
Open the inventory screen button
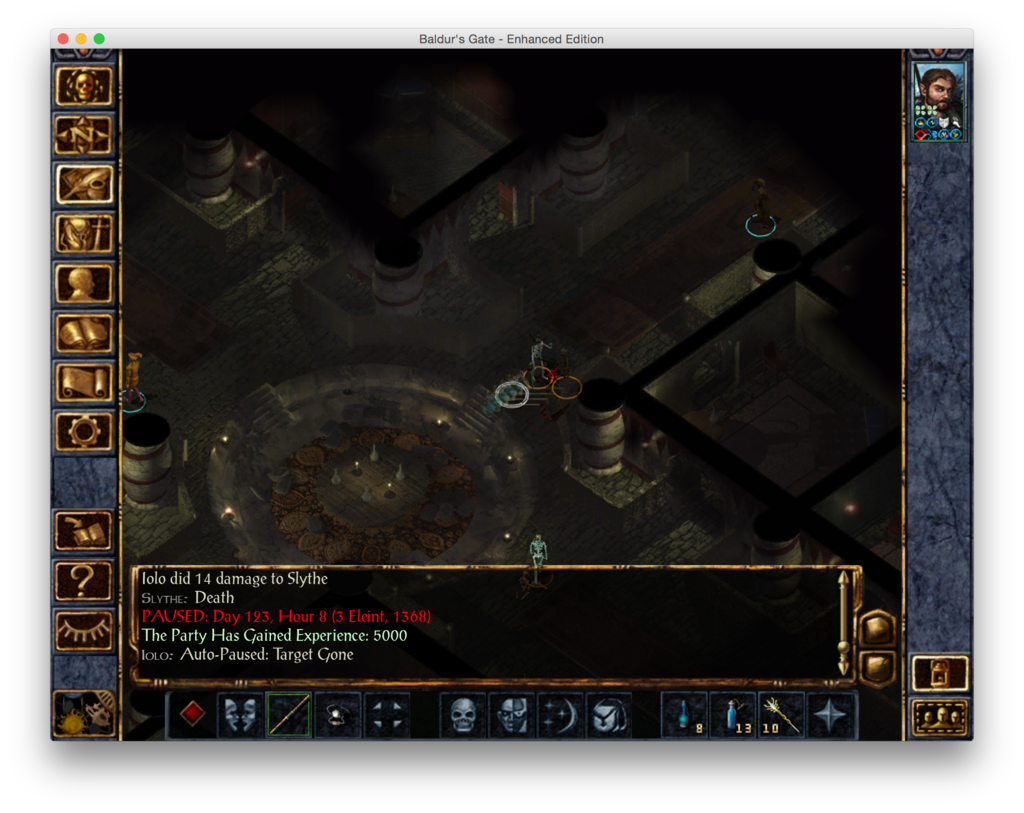coord(84,234)
